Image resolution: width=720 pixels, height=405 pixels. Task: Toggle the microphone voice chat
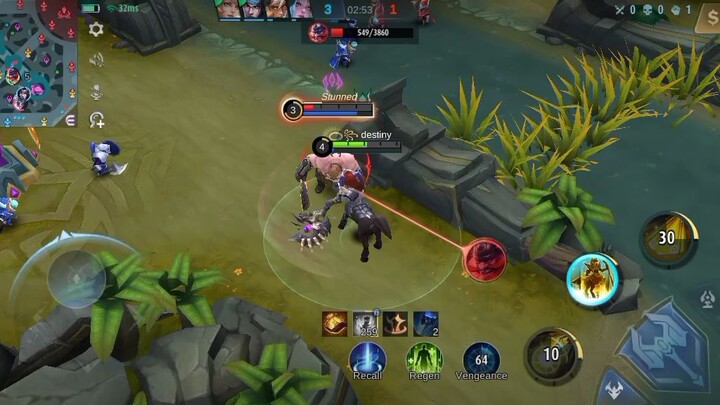pyautogui.click(x=96, y=91)
